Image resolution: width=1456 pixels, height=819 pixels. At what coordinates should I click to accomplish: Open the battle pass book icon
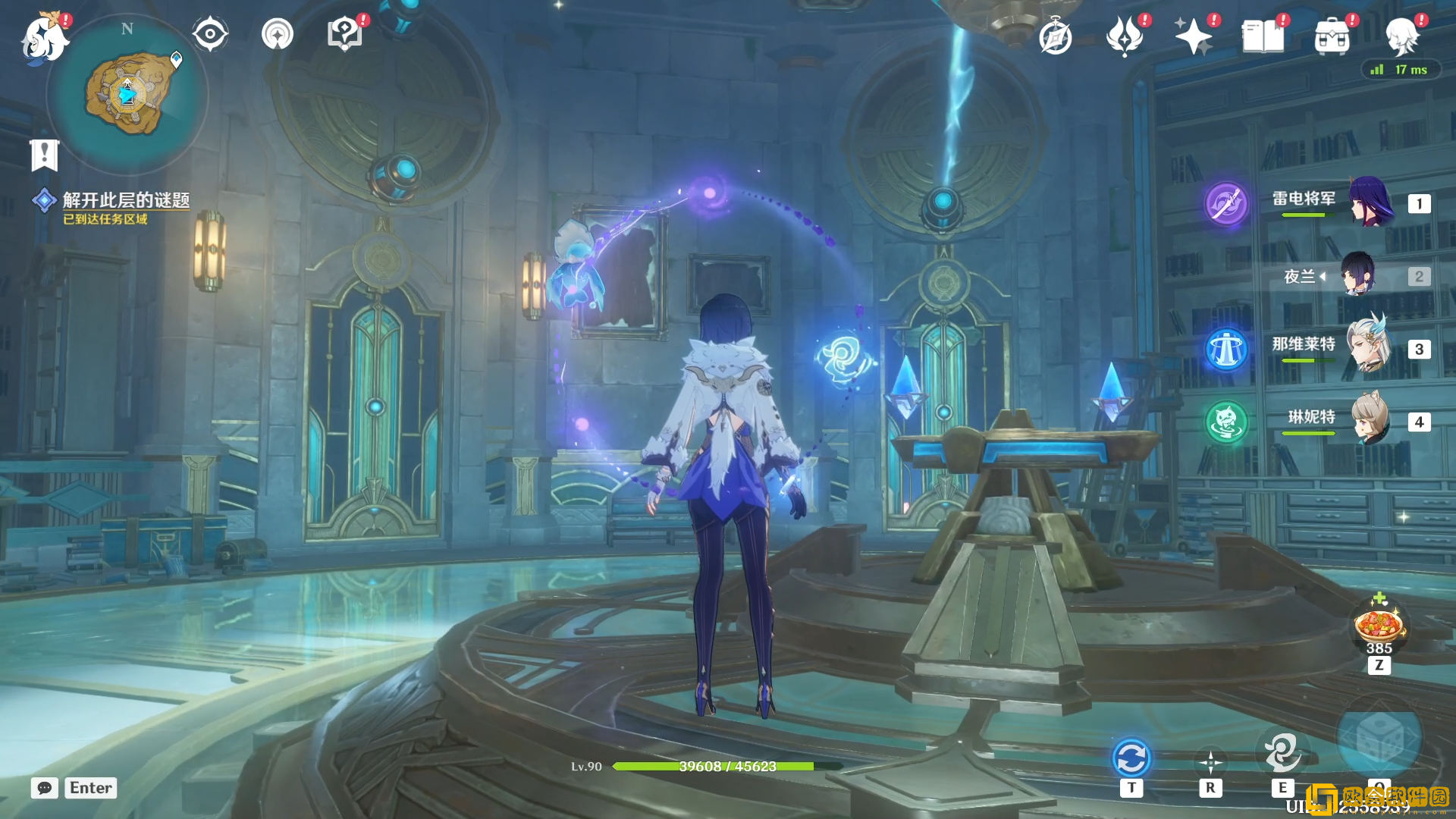pos(1263,36)
